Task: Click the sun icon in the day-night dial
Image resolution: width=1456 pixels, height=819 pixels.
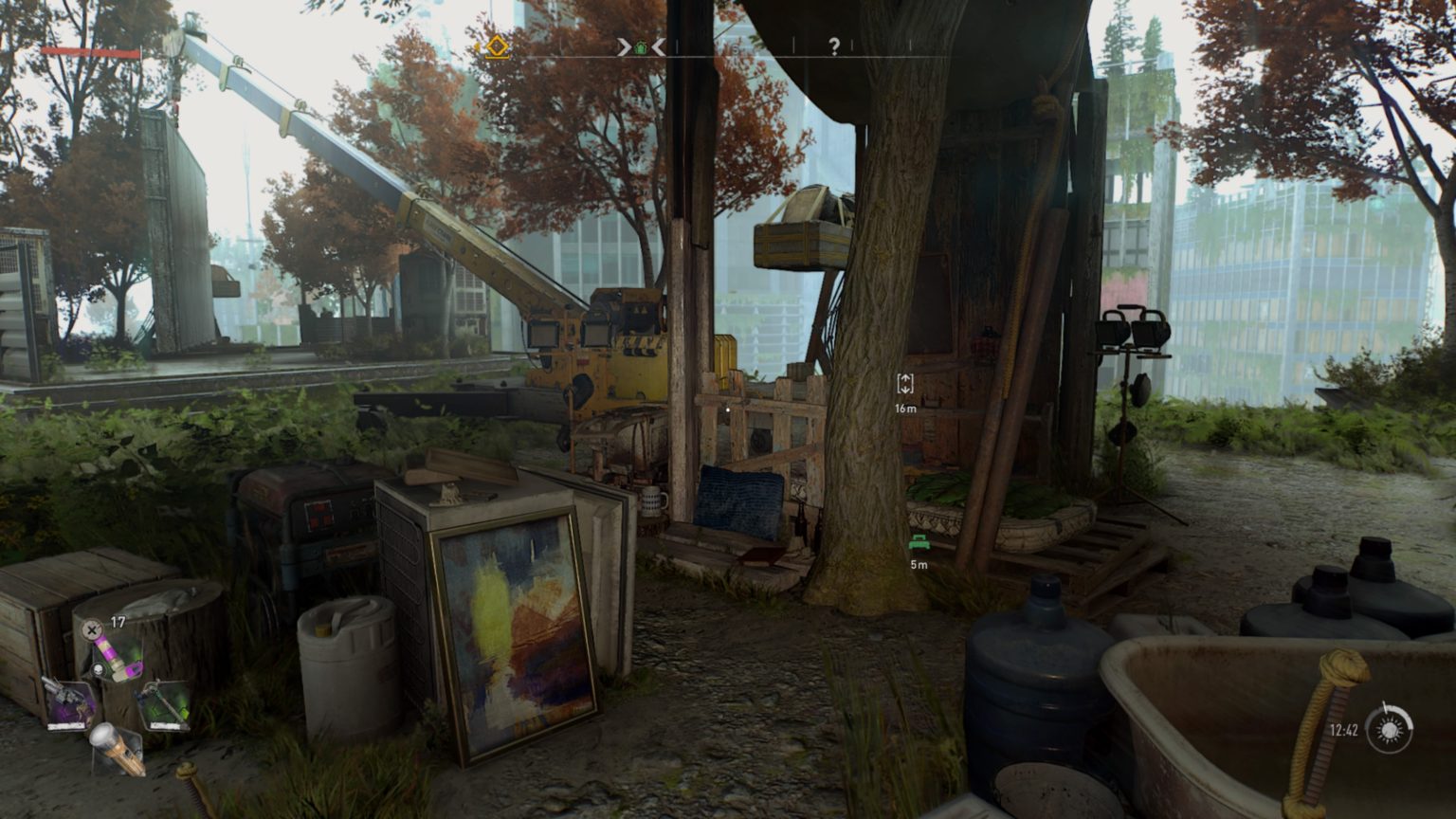Action: click(x=1390, y=730)
